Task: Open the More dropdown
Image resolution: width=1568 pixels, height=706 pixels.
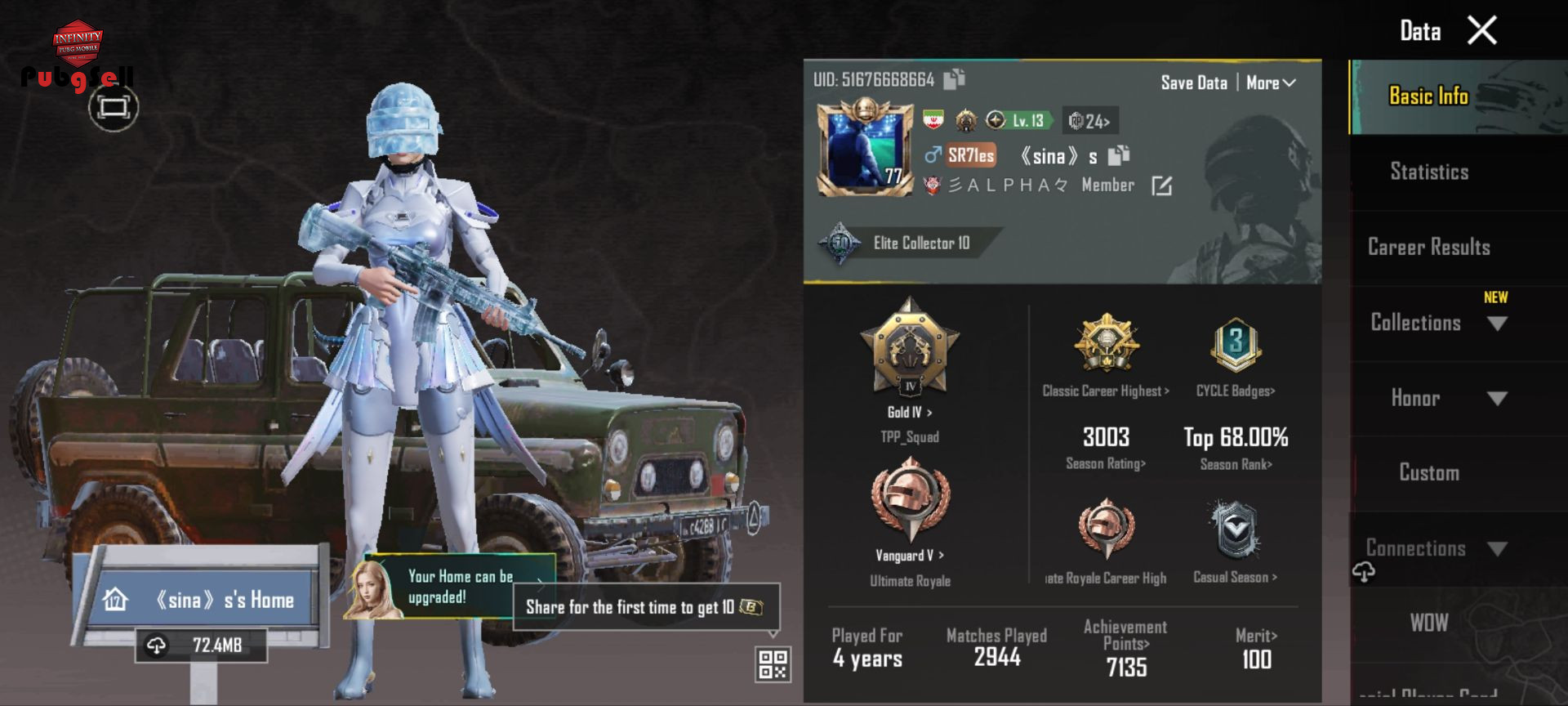Action: (x=1271, y=83)
